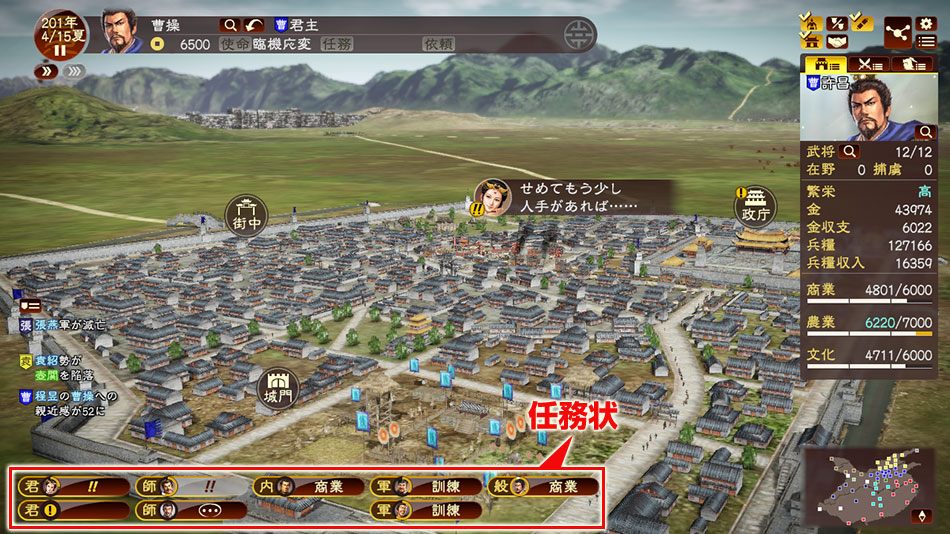
Task: Click the magnifier next to 曹操's name
Action: click(x=230, y=24)
